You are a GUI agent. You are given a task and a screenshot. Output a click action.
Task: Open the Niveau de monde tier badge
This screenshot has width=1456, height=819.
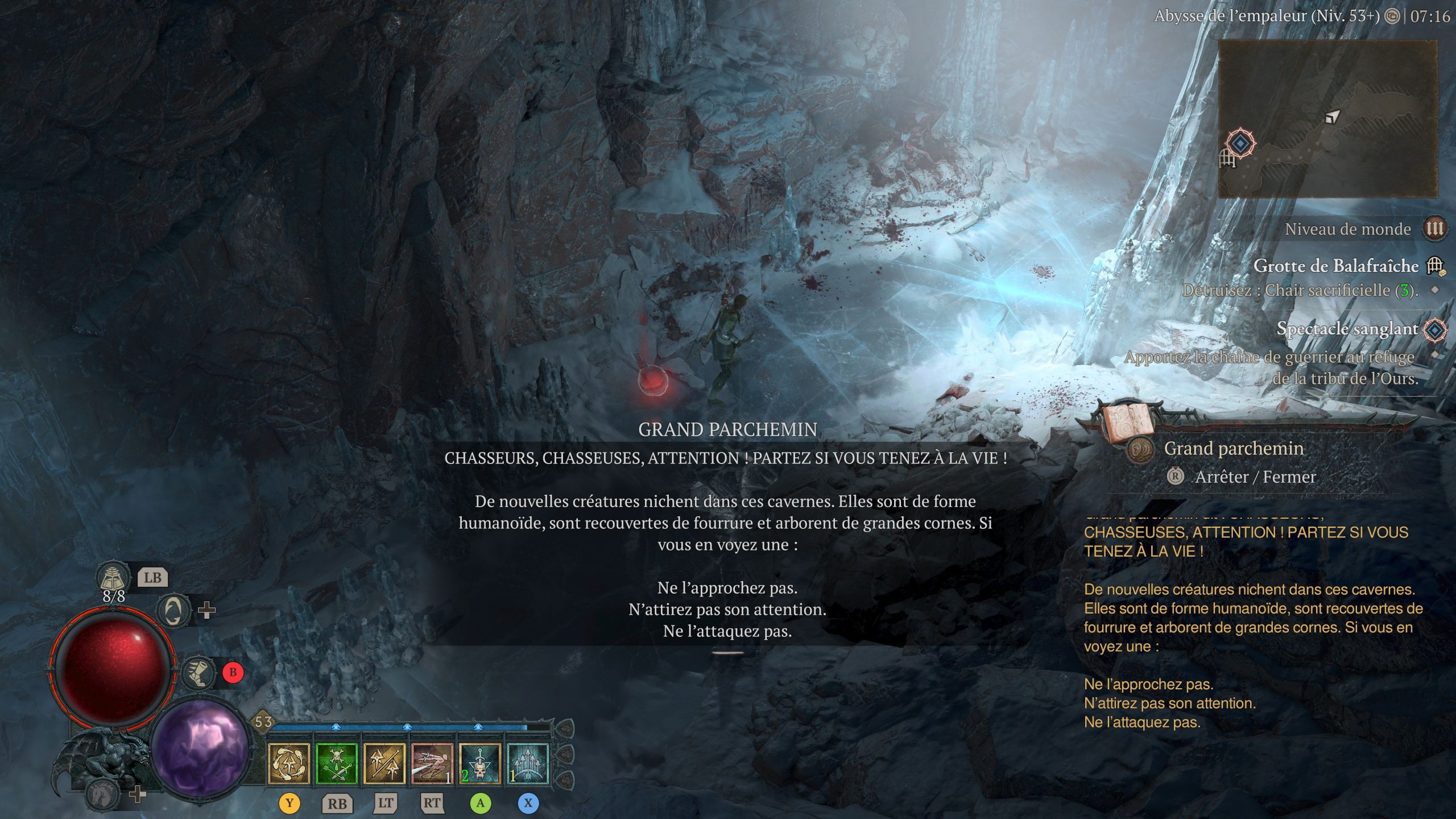click(x=1434, y=229)
